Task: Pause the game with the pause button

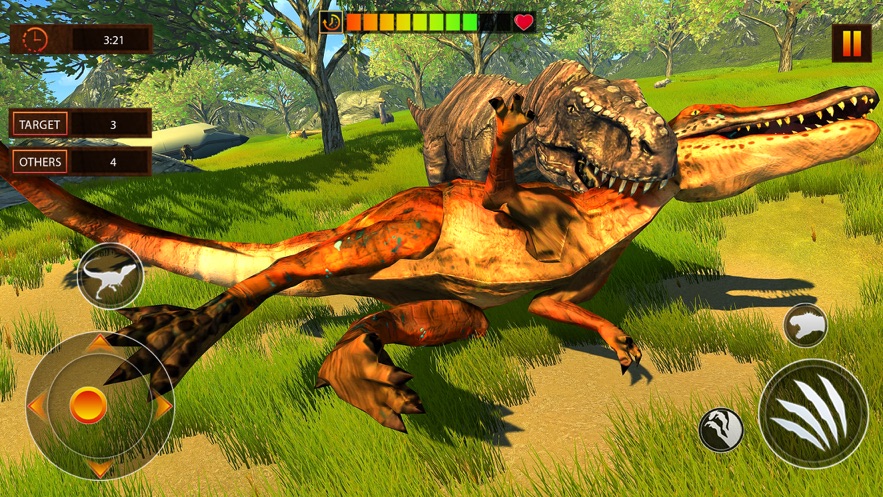Action: (851, 43)
